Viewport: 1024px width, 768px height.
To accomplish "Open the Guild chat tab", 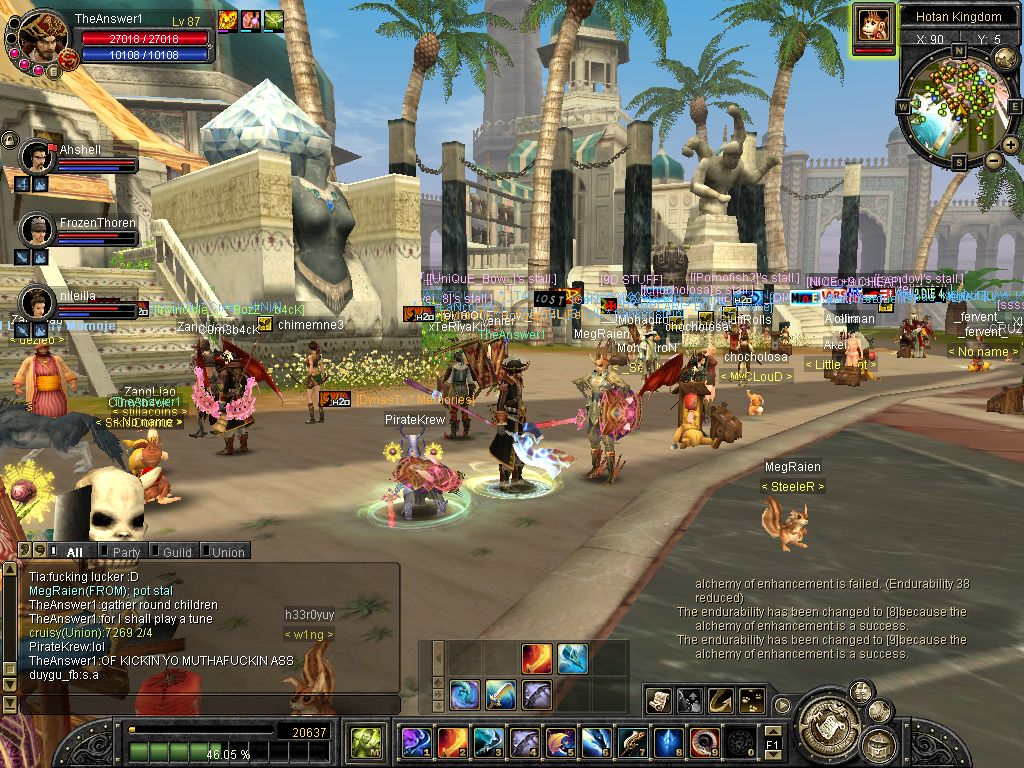I will pyautogui.click(x=176, y=552).
